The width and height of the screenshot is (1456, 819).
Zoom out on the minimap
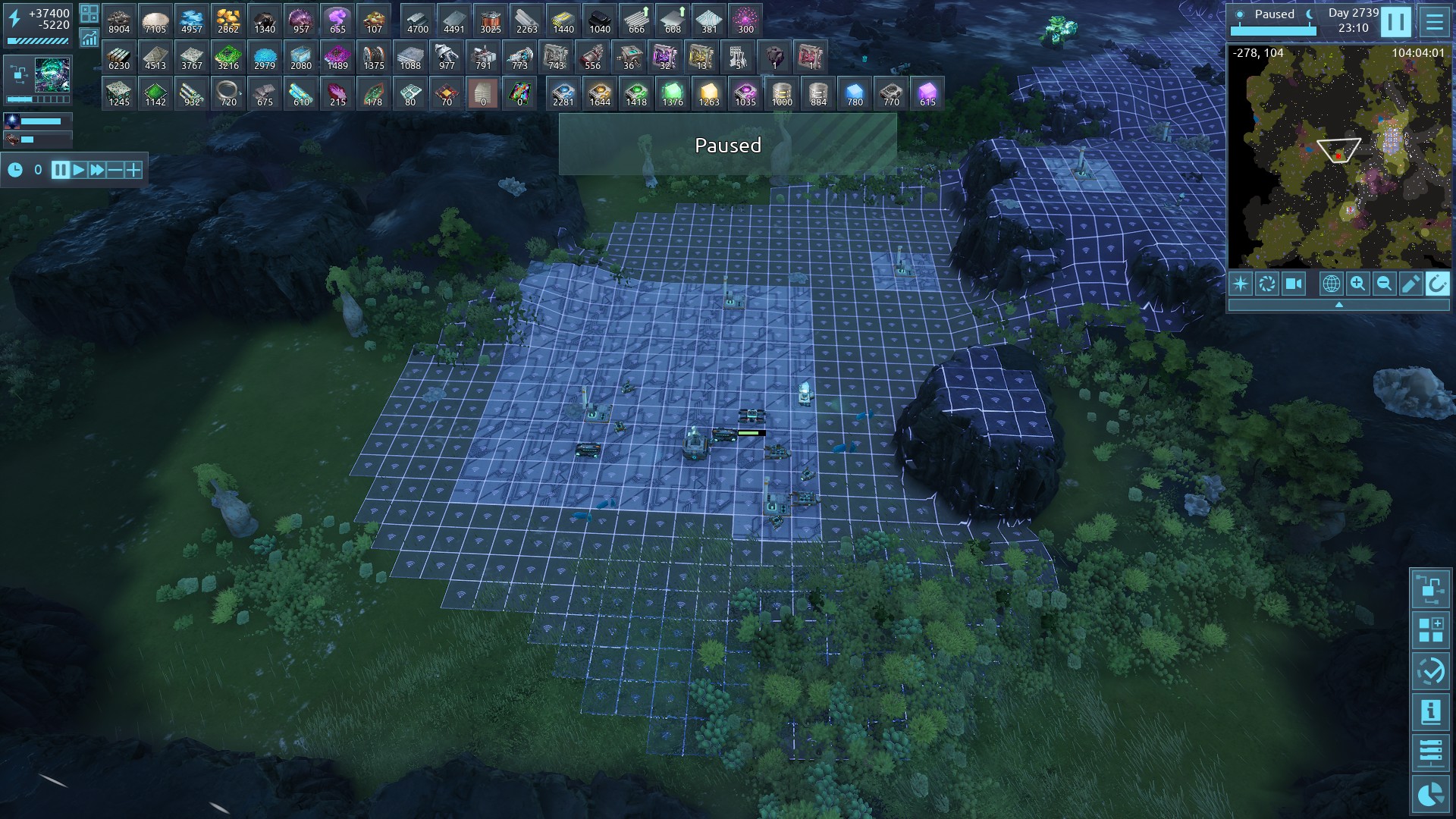pos(1384,284)
